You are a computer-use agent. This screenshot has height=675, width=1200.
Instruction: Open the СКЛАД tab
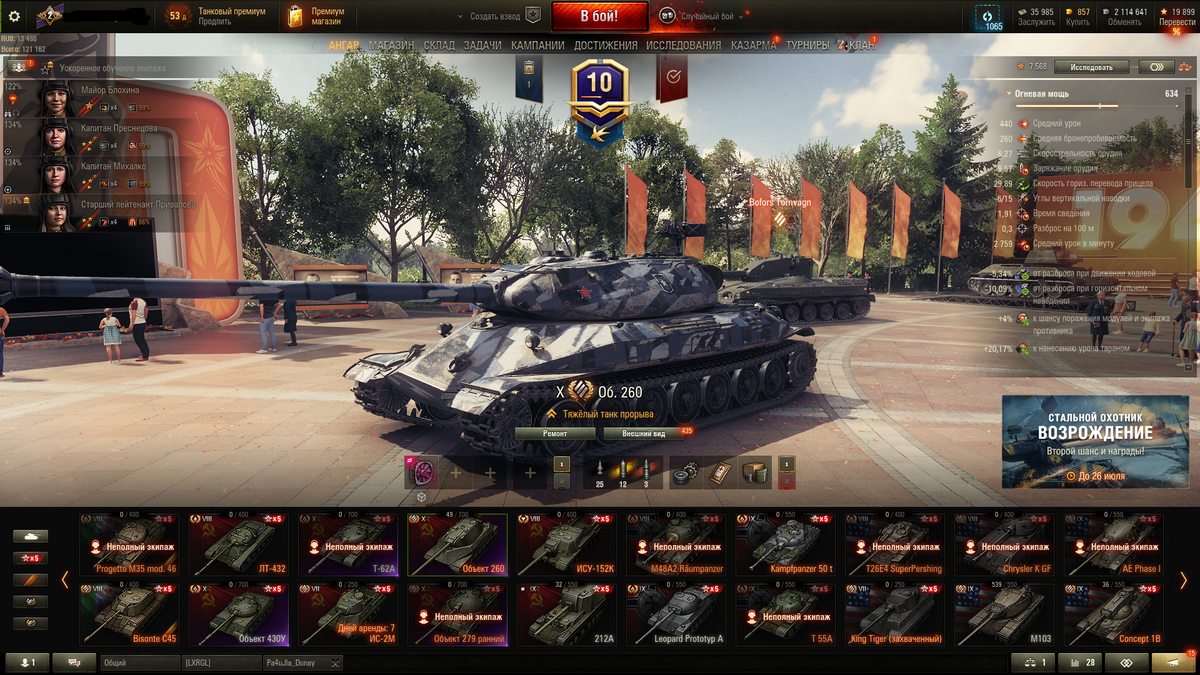tap(439, 45)
